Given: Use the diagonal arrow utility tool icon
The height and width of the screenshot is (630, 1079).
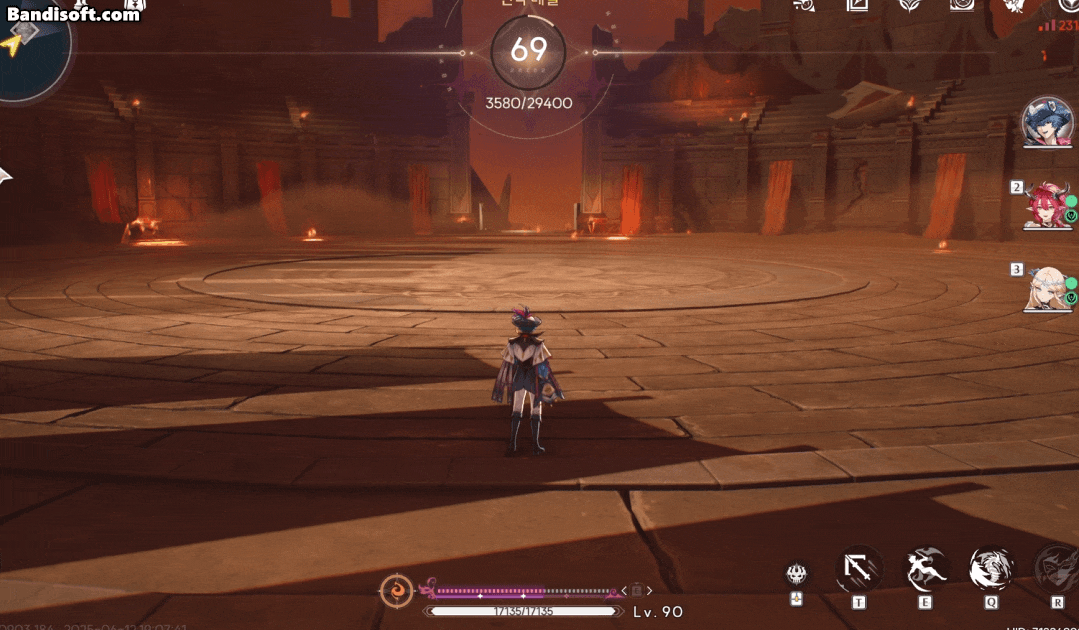Looking at the screenshot, I should (858, 569).
